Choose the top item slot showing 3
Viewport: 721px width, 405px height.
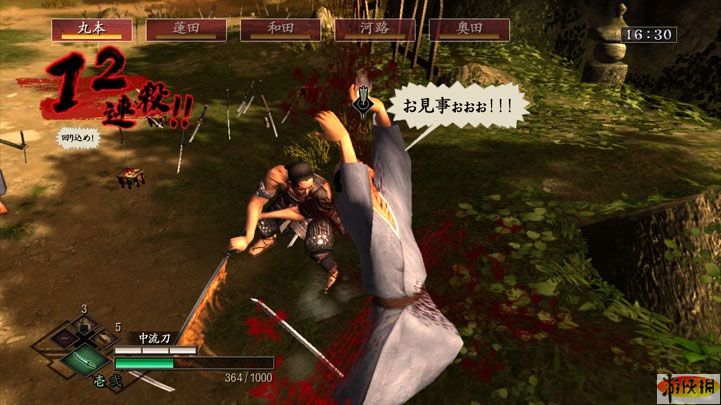85,326
